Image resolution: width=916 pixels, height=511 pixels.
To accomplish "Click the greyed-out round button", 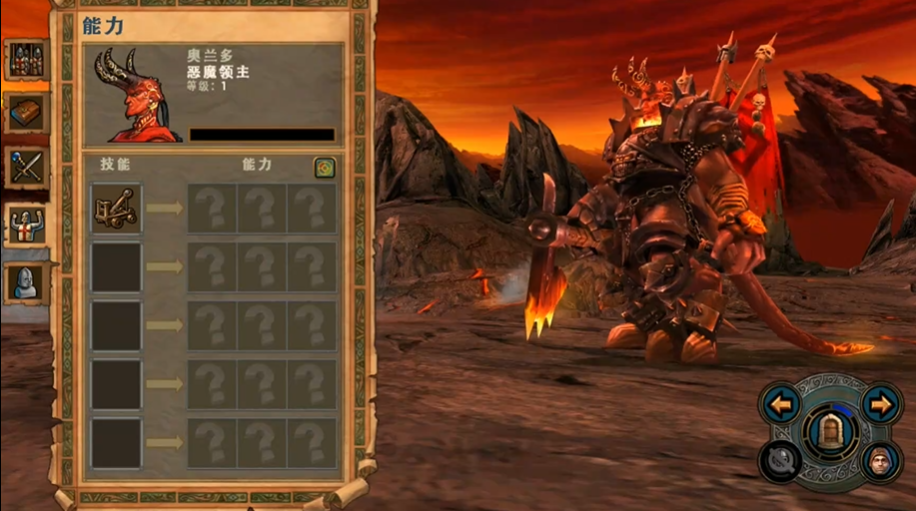I will coord(779,463).
